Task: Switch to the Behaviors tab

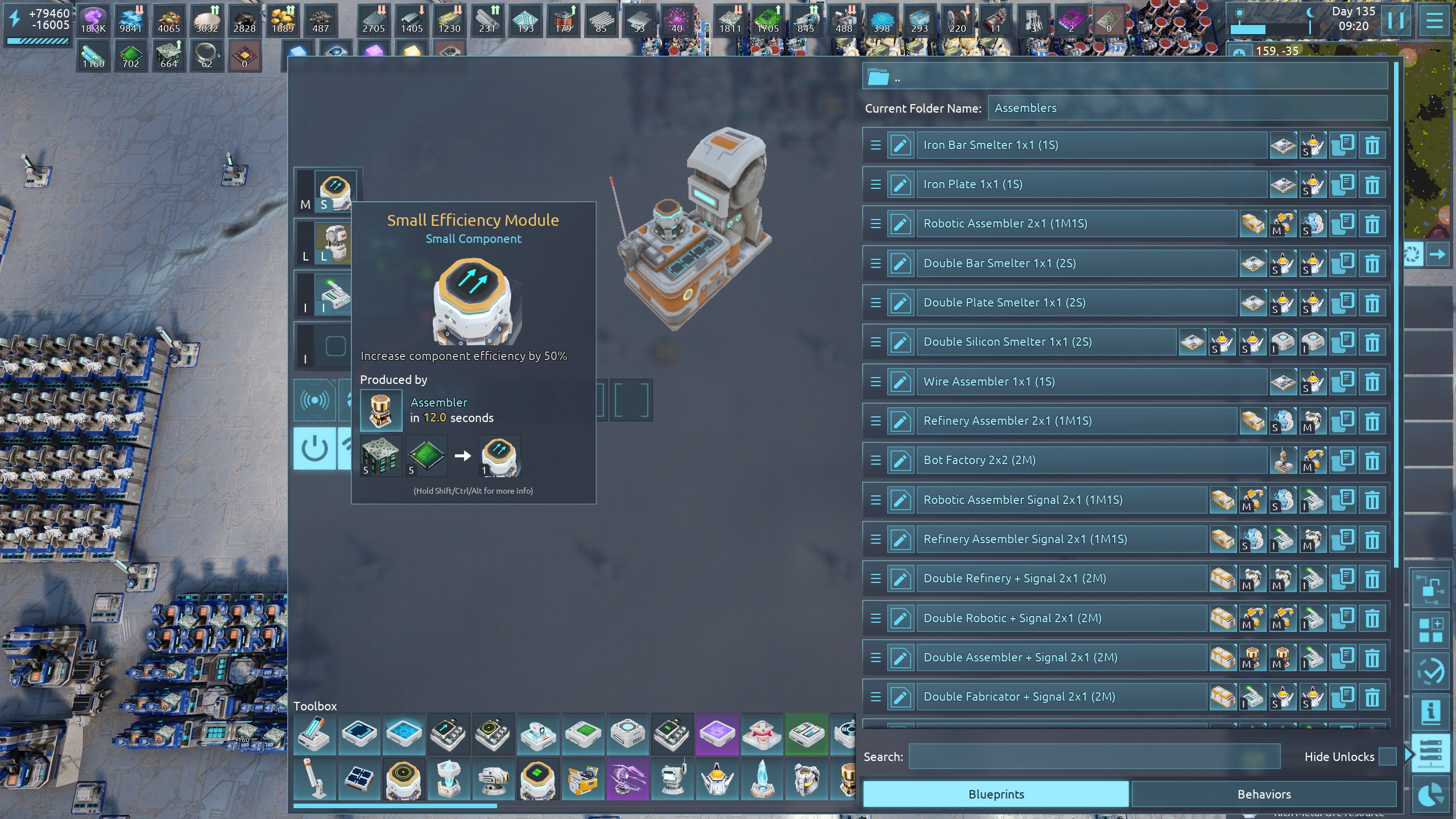Action: tap(1264, 794)
